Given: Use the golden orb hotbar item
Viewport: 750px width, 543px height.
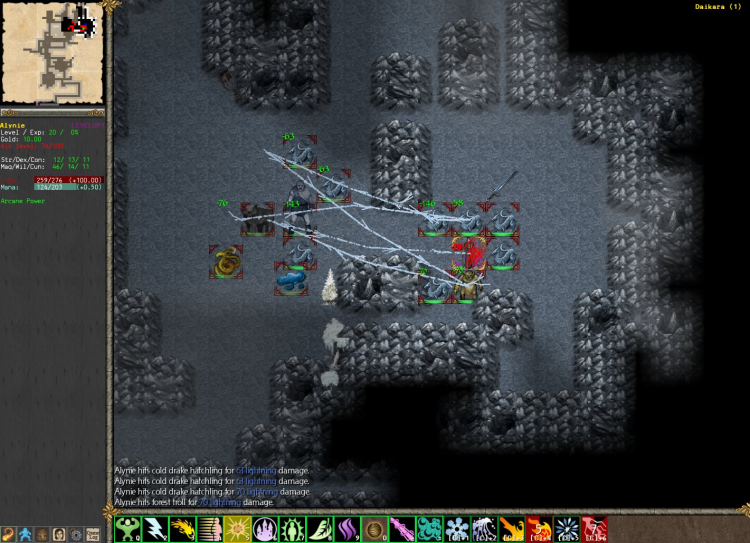Looking at the screenshot, I should pyautogui.click(x=373, y=528).
